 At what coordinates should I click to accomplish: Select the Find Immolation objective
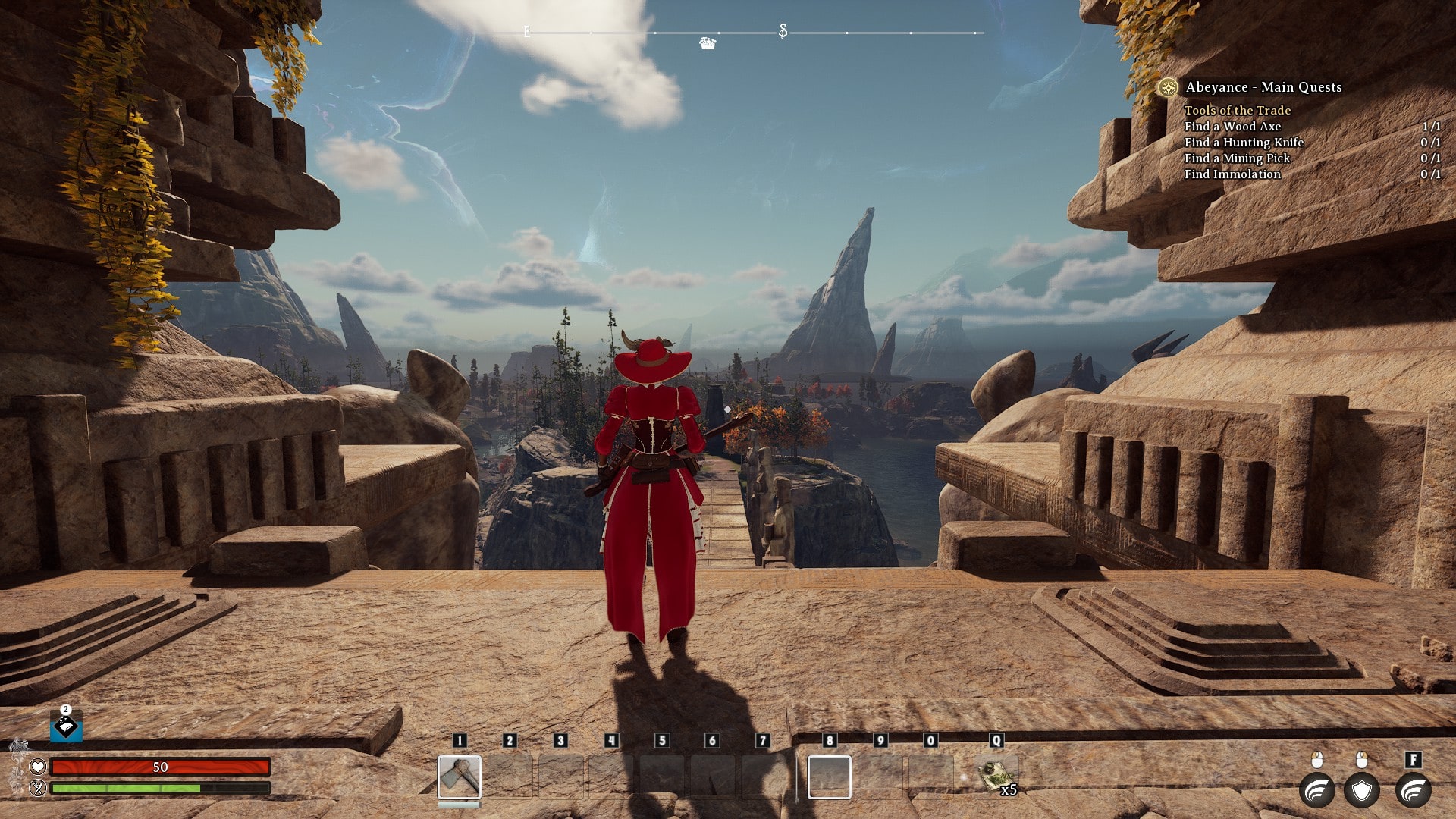1232,174
